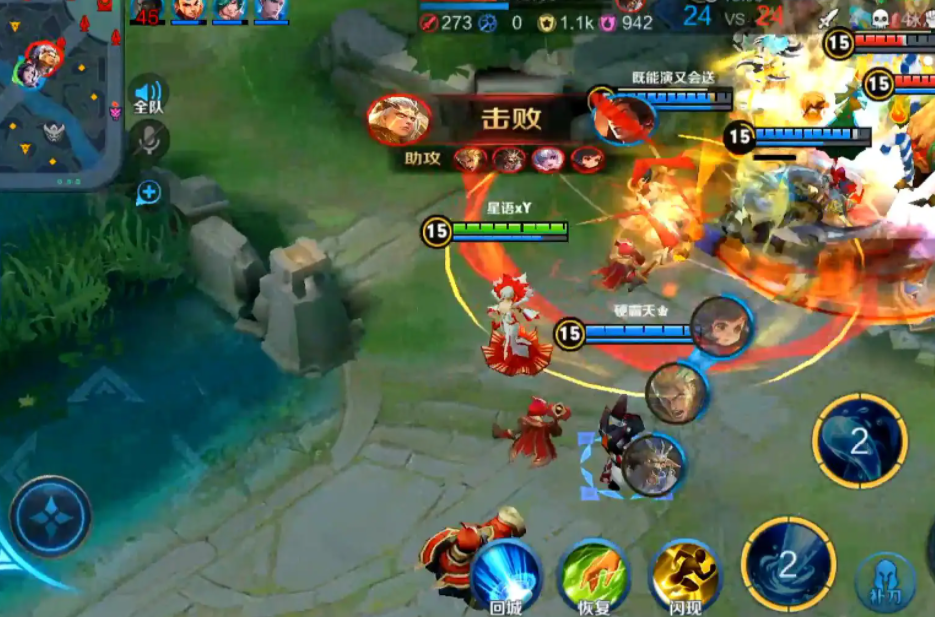Activate the 回城 recall spell
935x617 pixels.
coord(506,575)
